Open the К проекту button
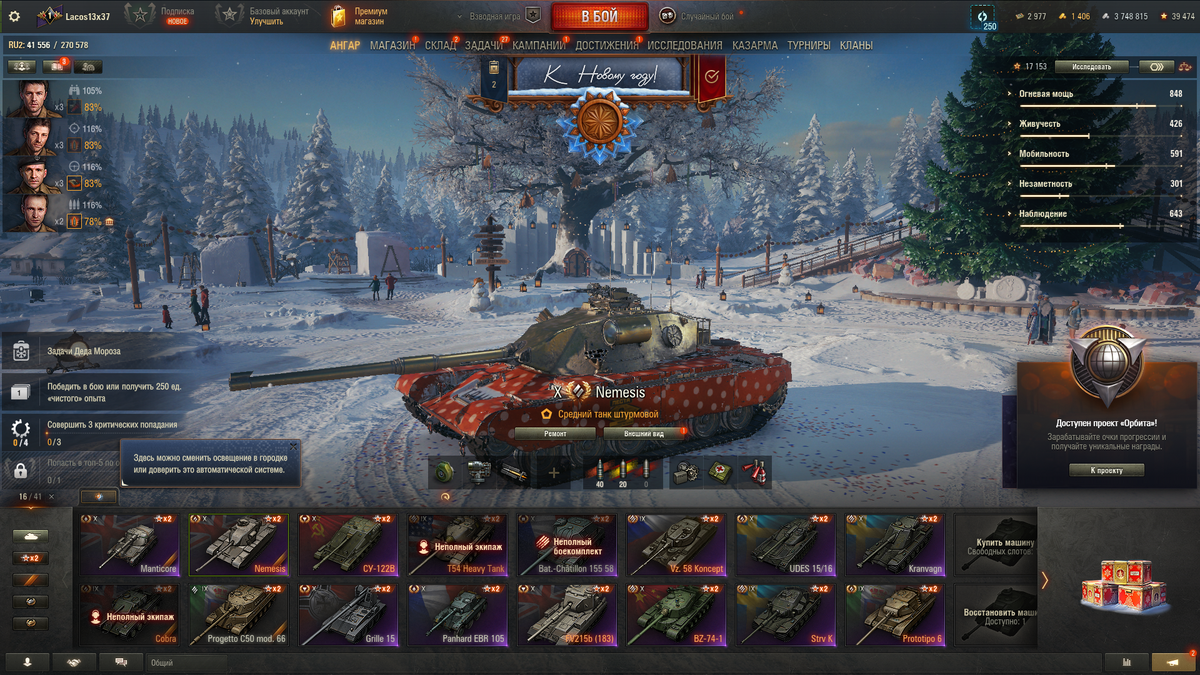Screen dimensions: 1200x675 1106,470
